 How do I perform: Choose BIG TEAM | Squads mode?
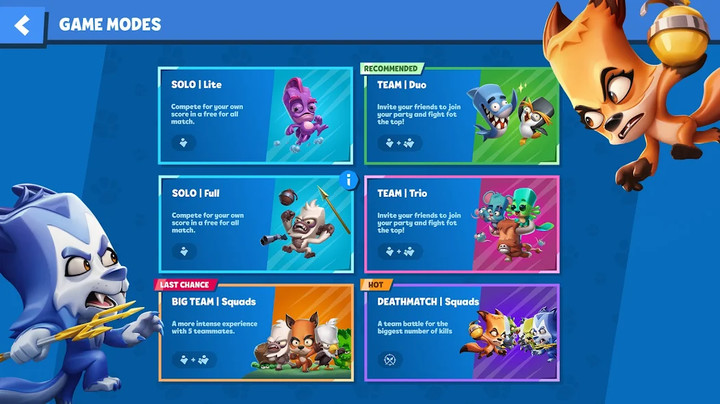coord(255,333)
